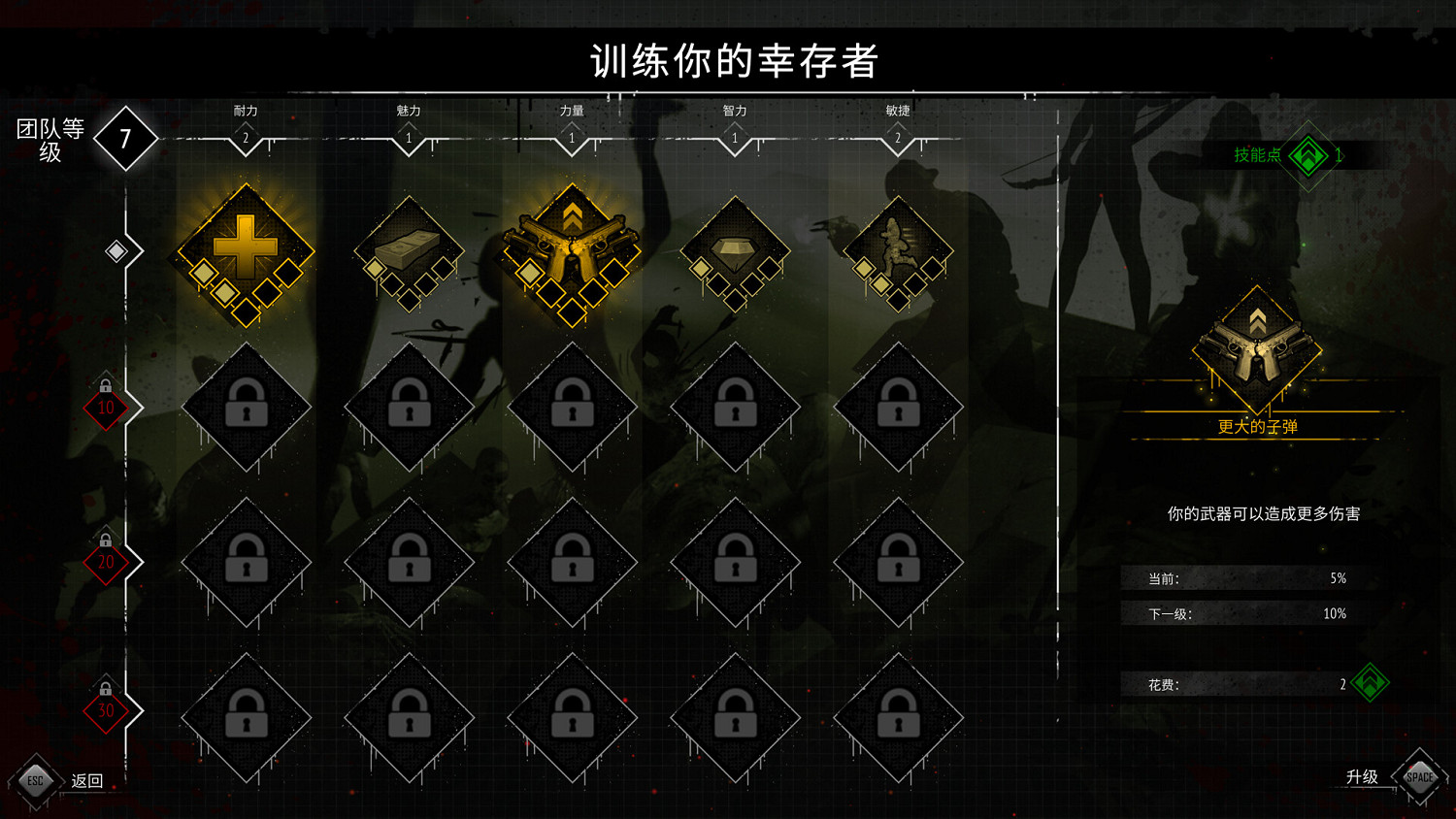This screenshot has height=819, width=1456.
Task: Click the ESC key icon in the bottom left
Action: point(36,778)
